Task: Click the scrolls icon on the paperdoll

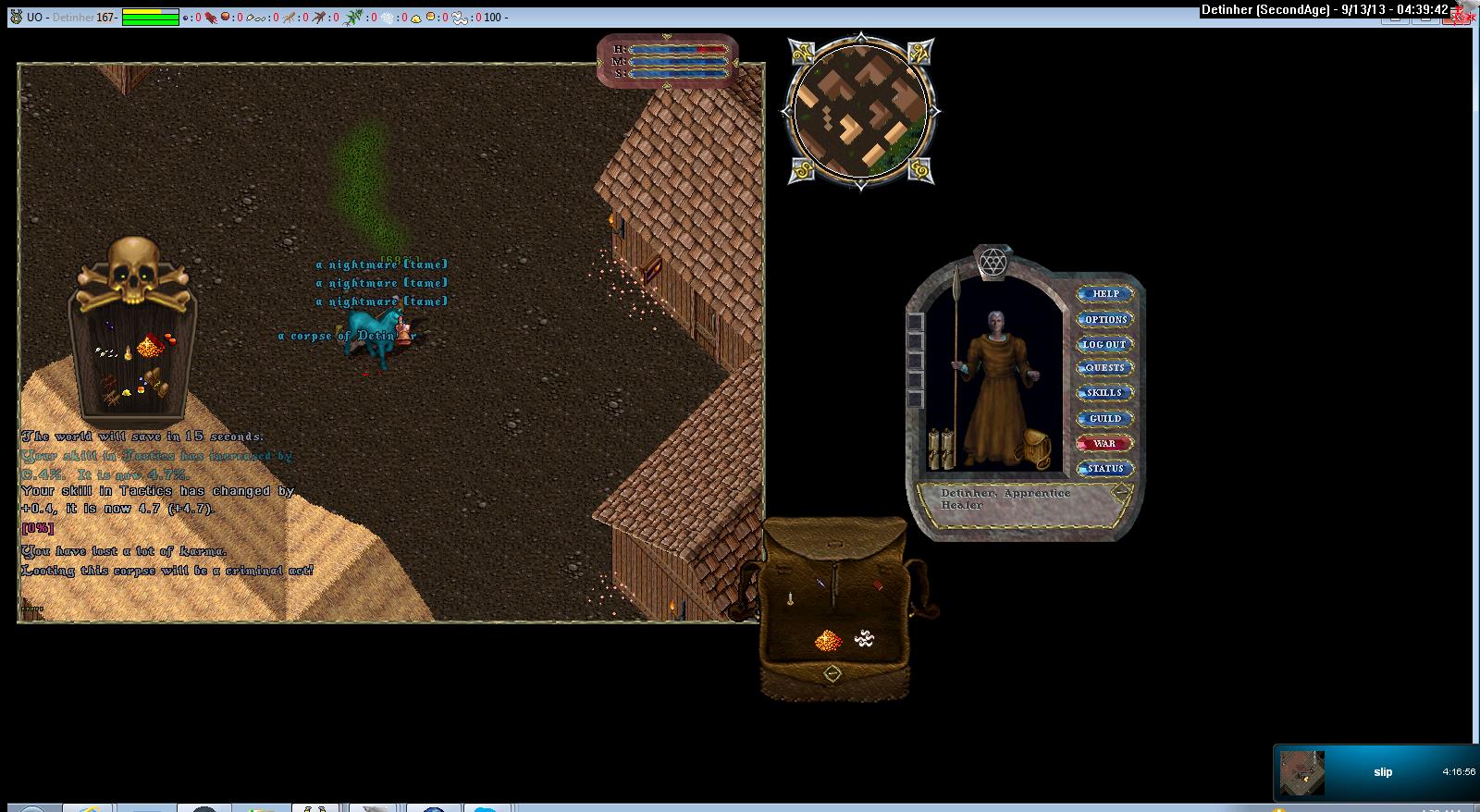Action: [x=940, y=449]
